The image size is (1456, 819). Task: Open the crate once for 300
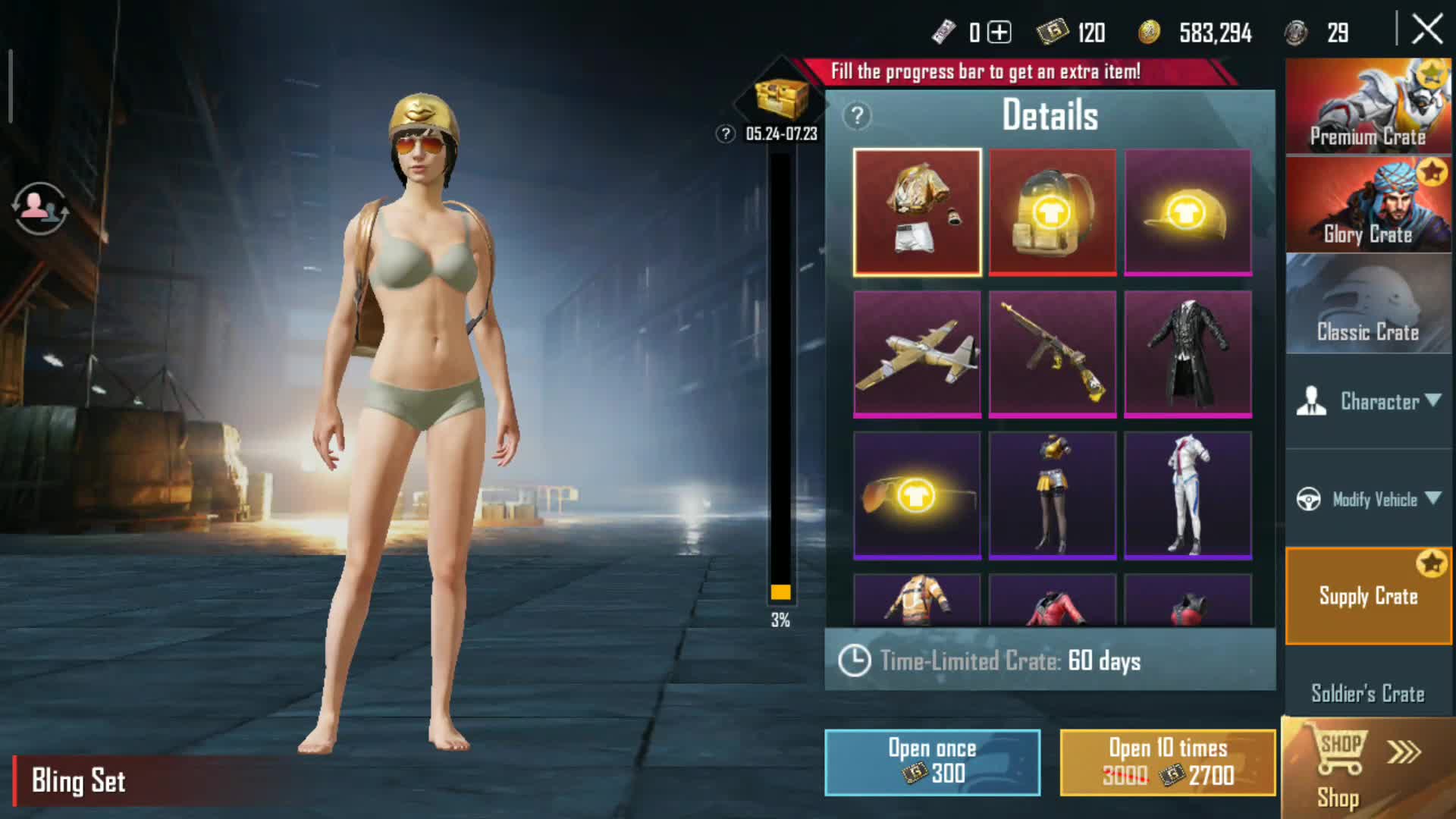click(932, 762)
